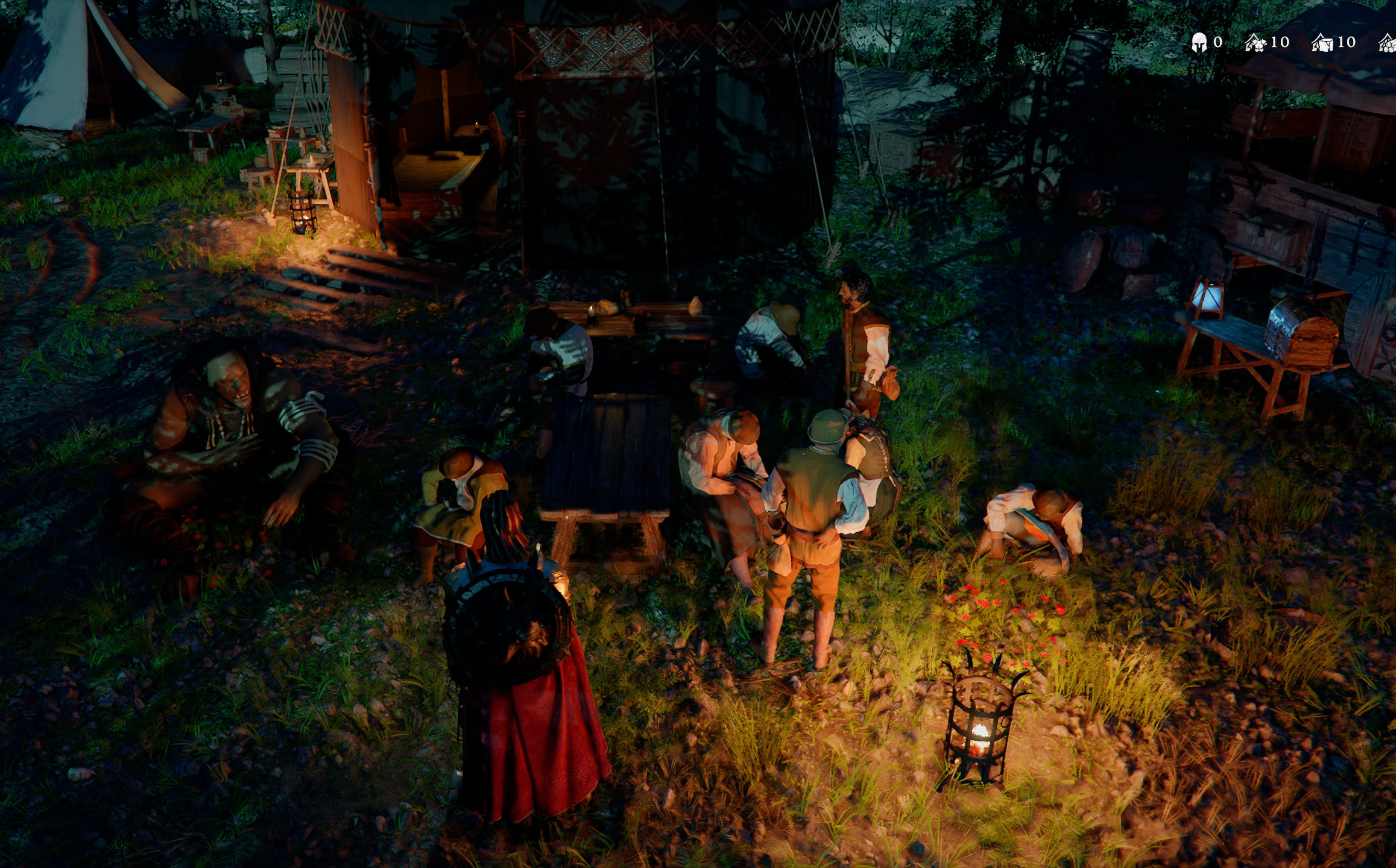Select the stone block tent resource icon
Screen dimensions: 1396x868
pos(1322,43)
